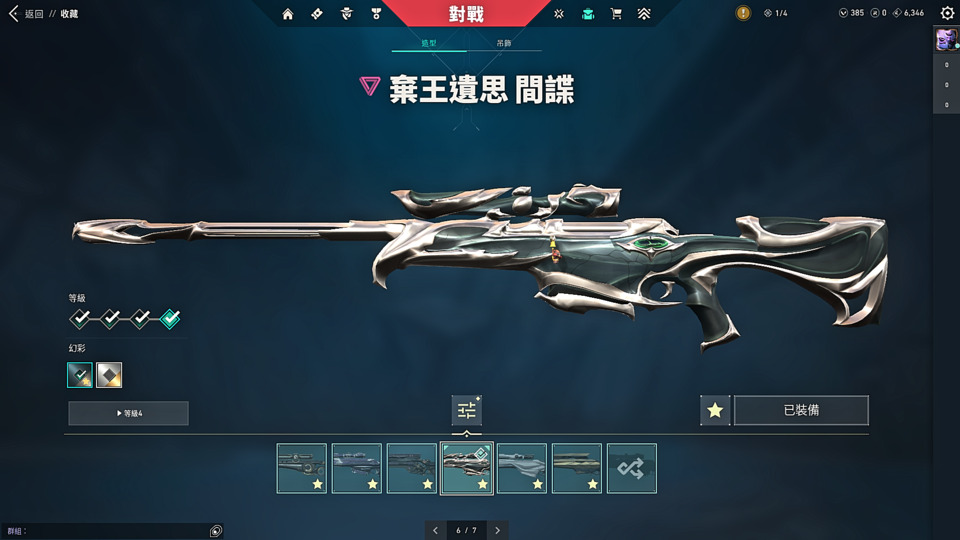Select the white draped sniper skin thumbnail
Screen dimensions: 960x540
coord(522,468)
